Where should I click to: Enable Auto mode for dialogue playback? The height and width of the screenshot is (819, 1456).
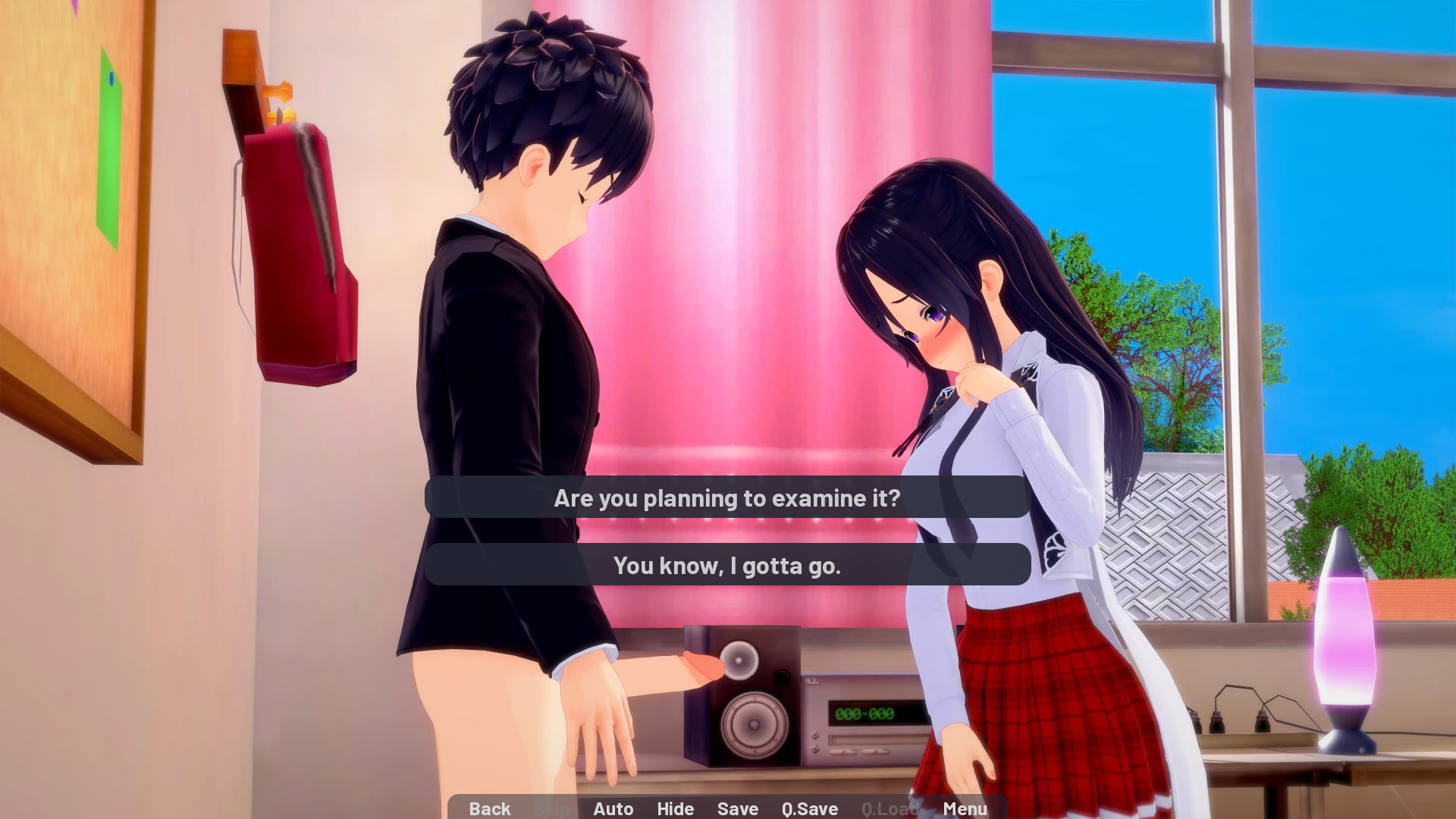tap(613, 808)
